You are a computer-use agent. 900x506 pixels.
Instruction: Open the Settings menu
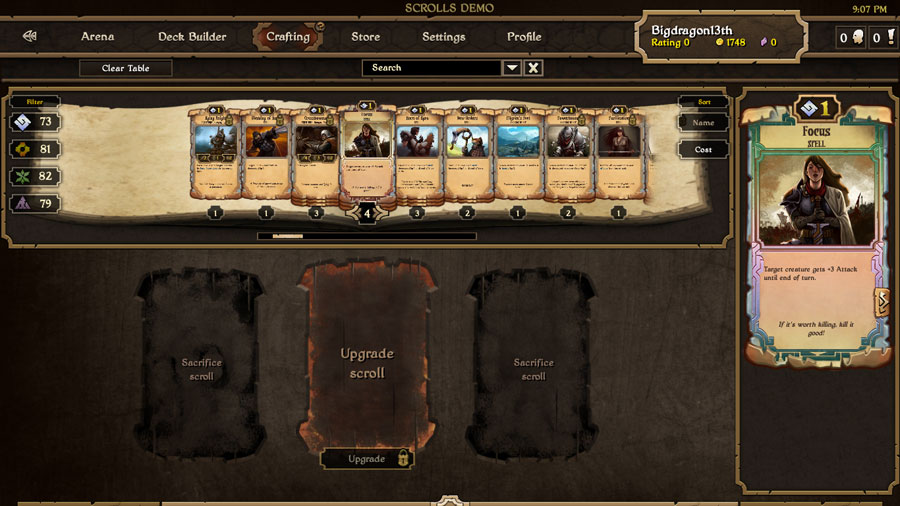tap(443, 37)
